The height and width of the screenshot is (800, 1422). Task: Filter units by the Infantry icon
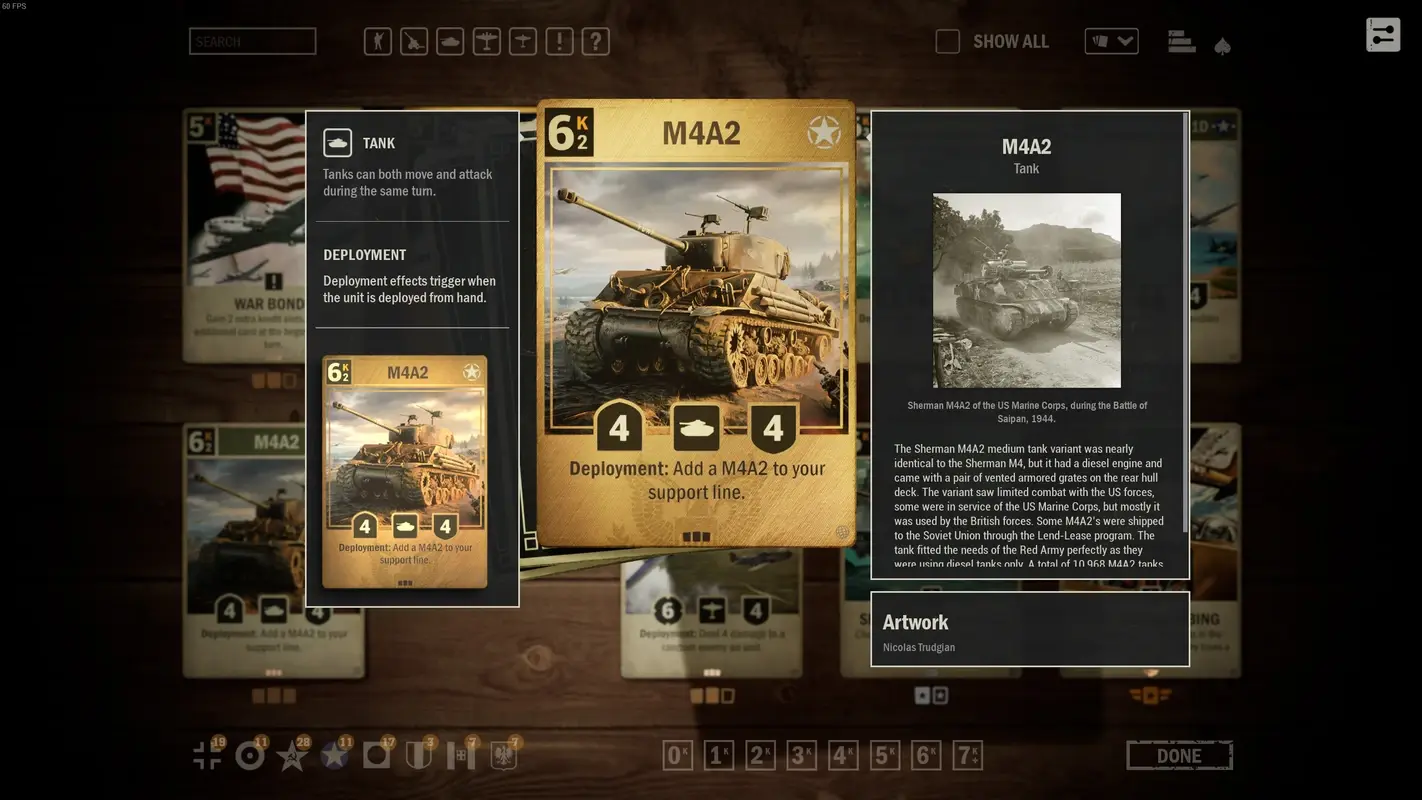pos(377,40)
